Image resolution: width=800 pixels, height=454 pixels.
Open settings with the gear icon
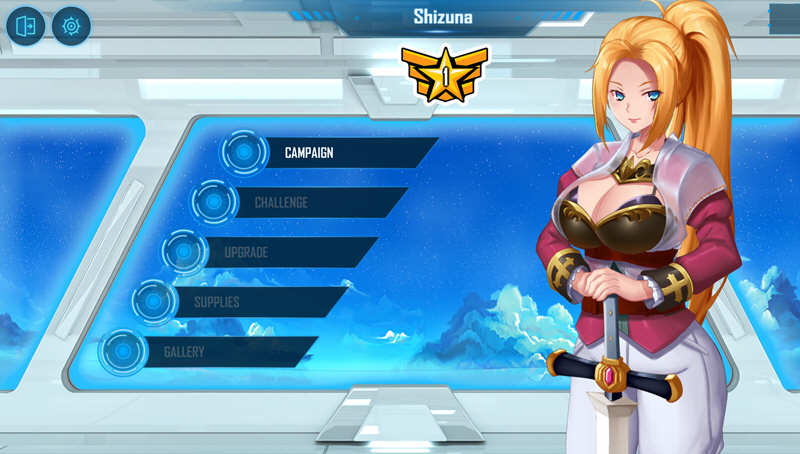(71, 26)
